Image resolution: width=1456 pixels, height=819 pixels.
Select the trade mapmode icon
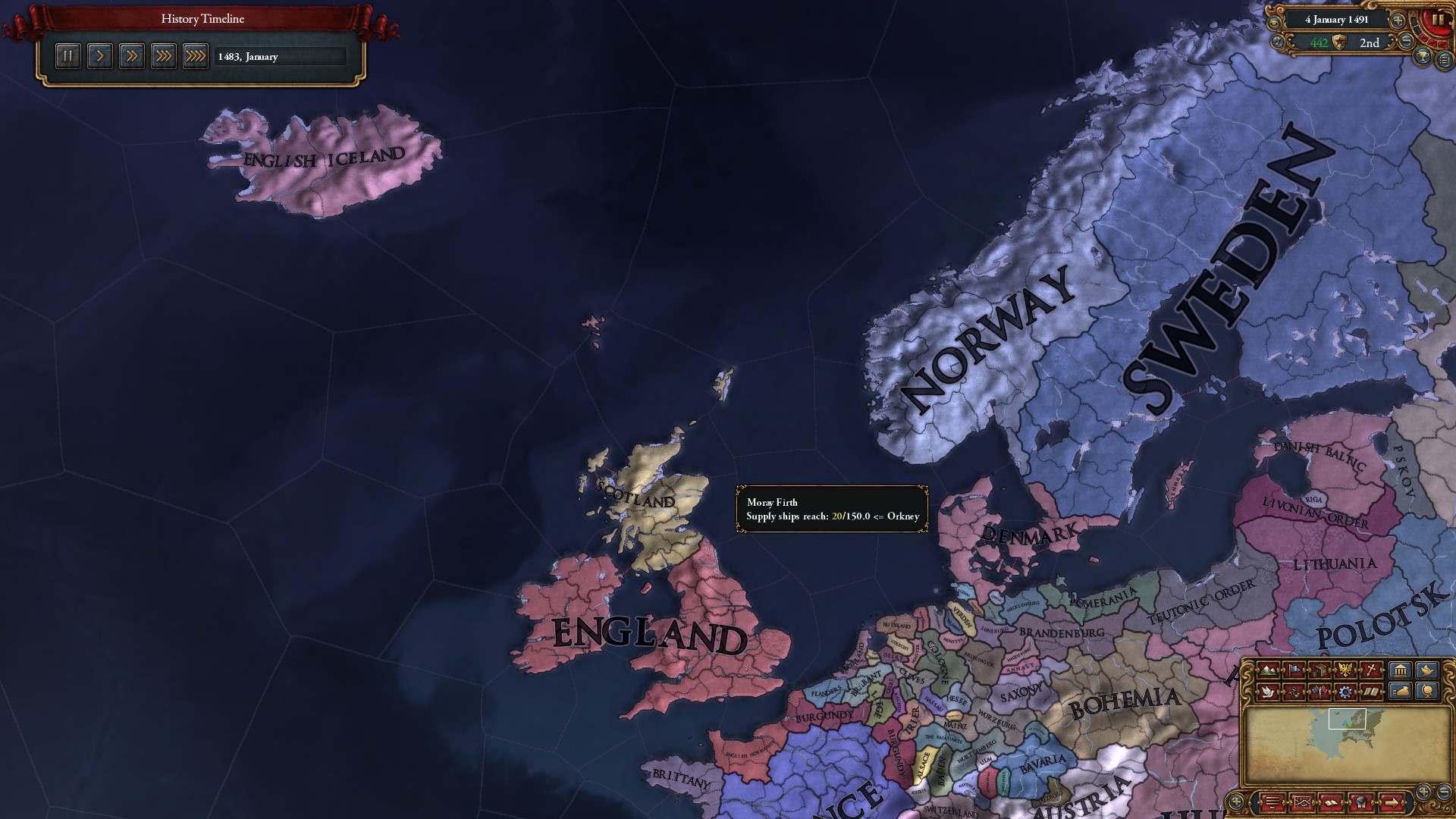1321,670
